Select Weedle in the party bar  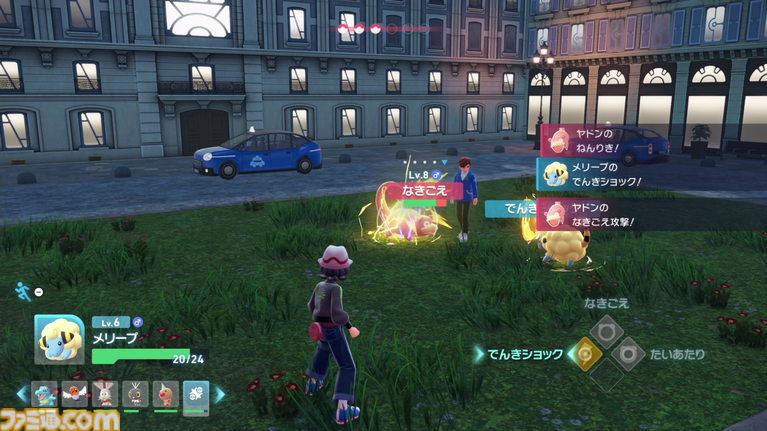coord(165,394)
